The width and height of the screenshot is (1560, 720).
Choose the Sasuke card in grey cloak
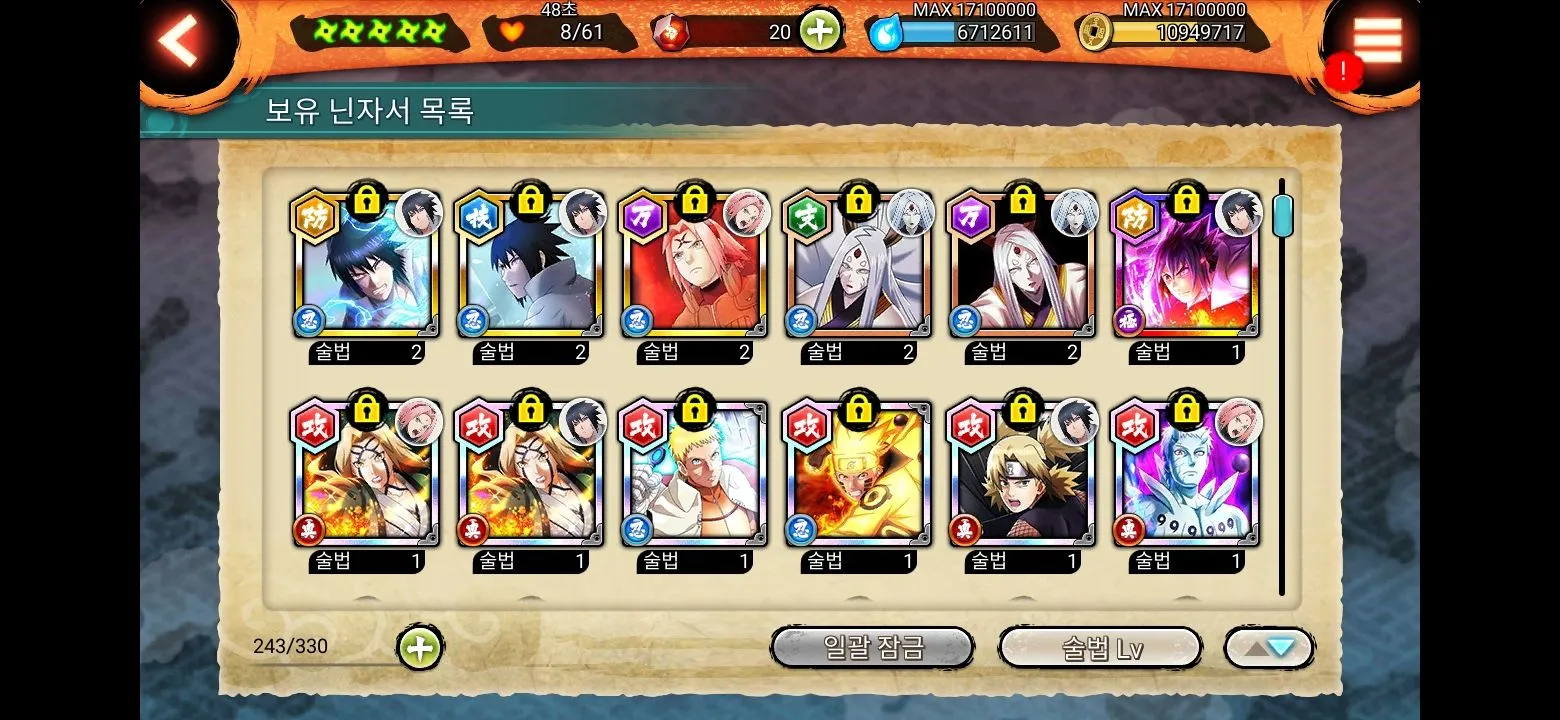pyautogui.click(x=530, y=266)
